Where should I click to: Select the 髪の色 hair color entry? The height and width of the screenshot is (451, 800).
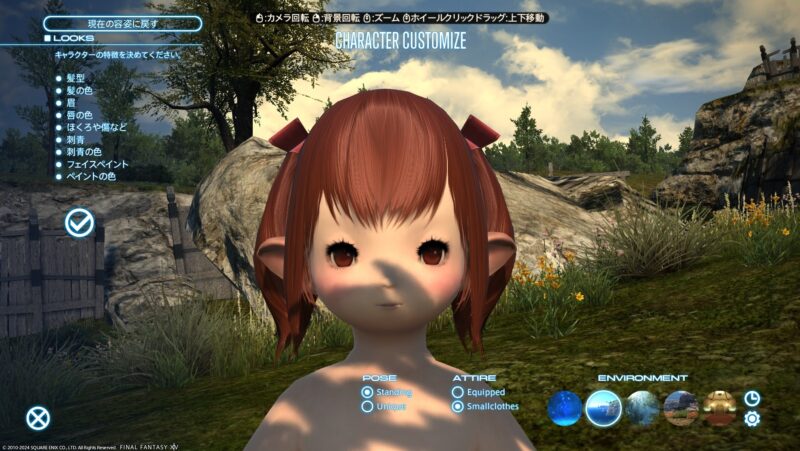[x=82, y=92]
